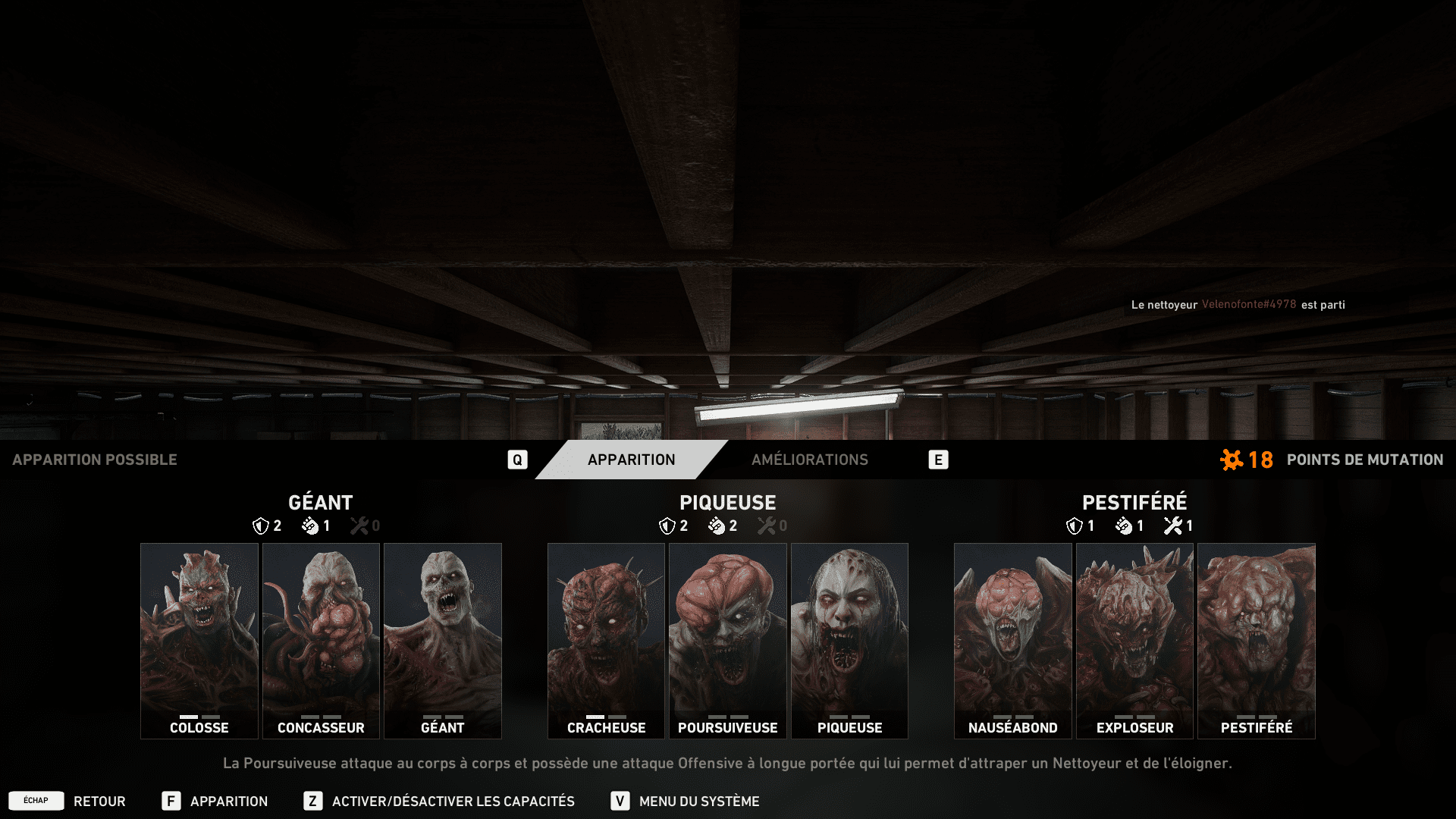Choose the Cracheuse mutation card

pos(606,641)
